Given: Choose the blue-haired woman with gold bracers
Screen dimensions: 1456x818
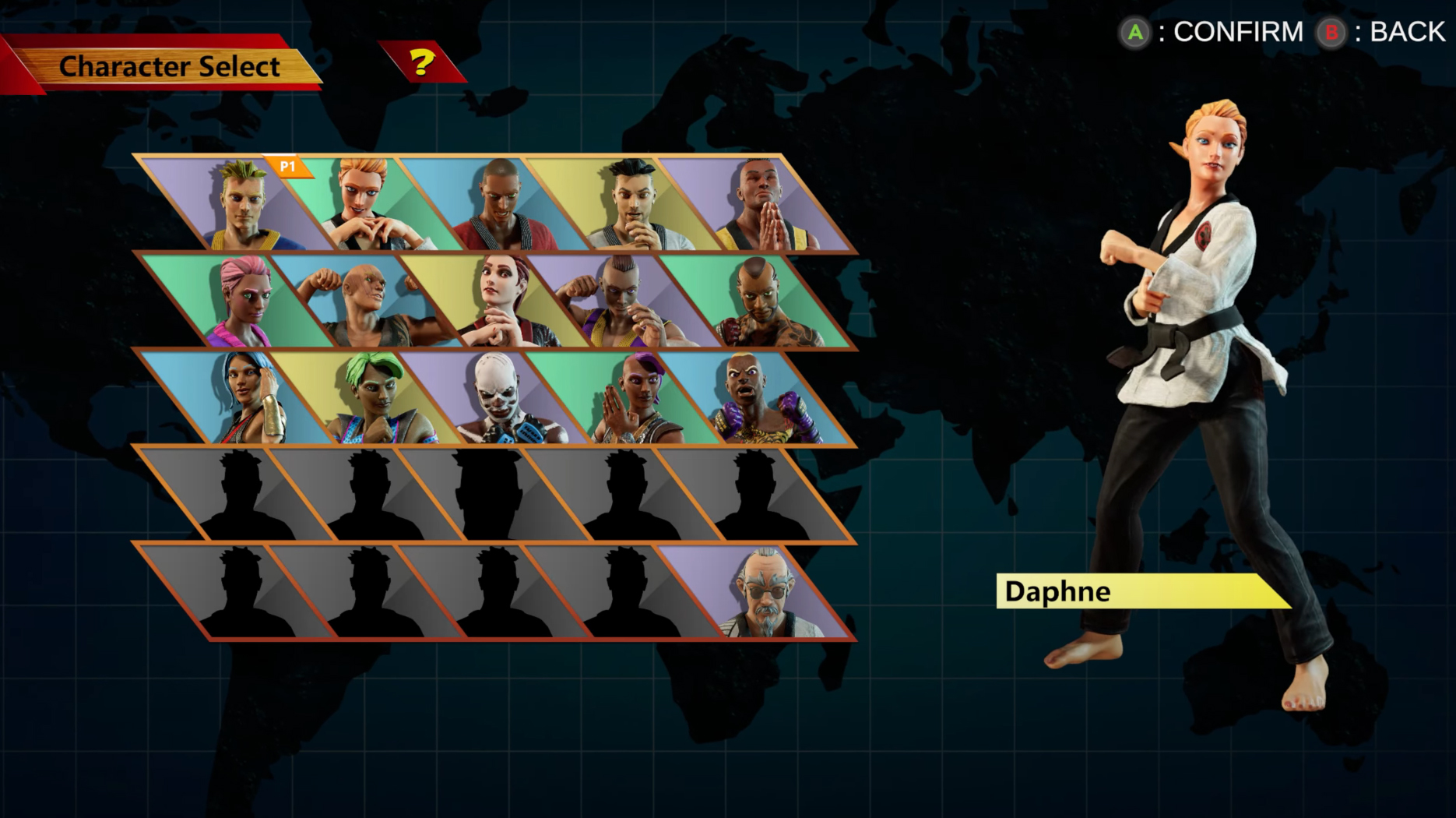Looking at the screenshot, I should pos(243,399).
